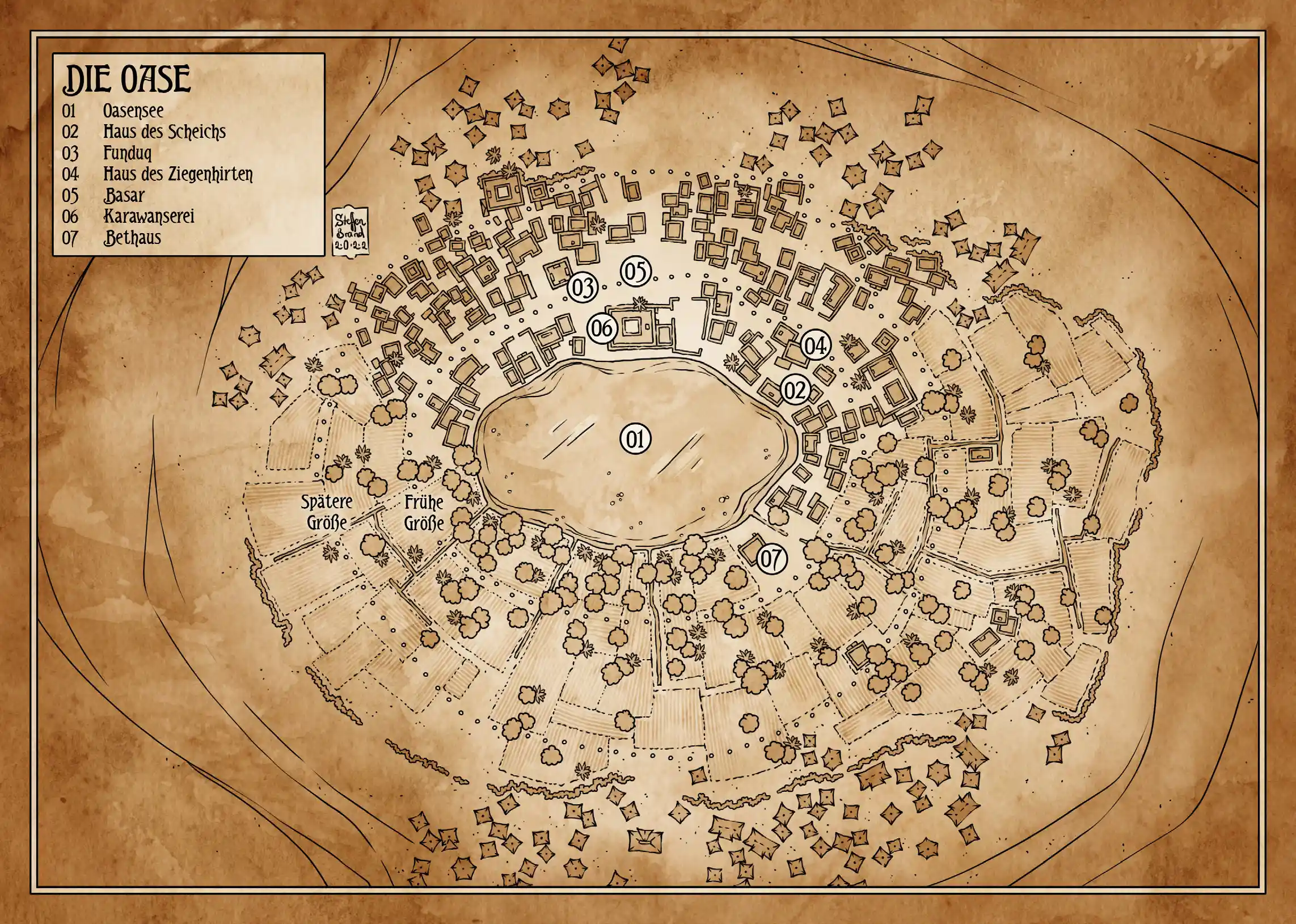Select the circled 06 map marker
The width and height of the screenshot is (1296, 924).
[602, 328]
